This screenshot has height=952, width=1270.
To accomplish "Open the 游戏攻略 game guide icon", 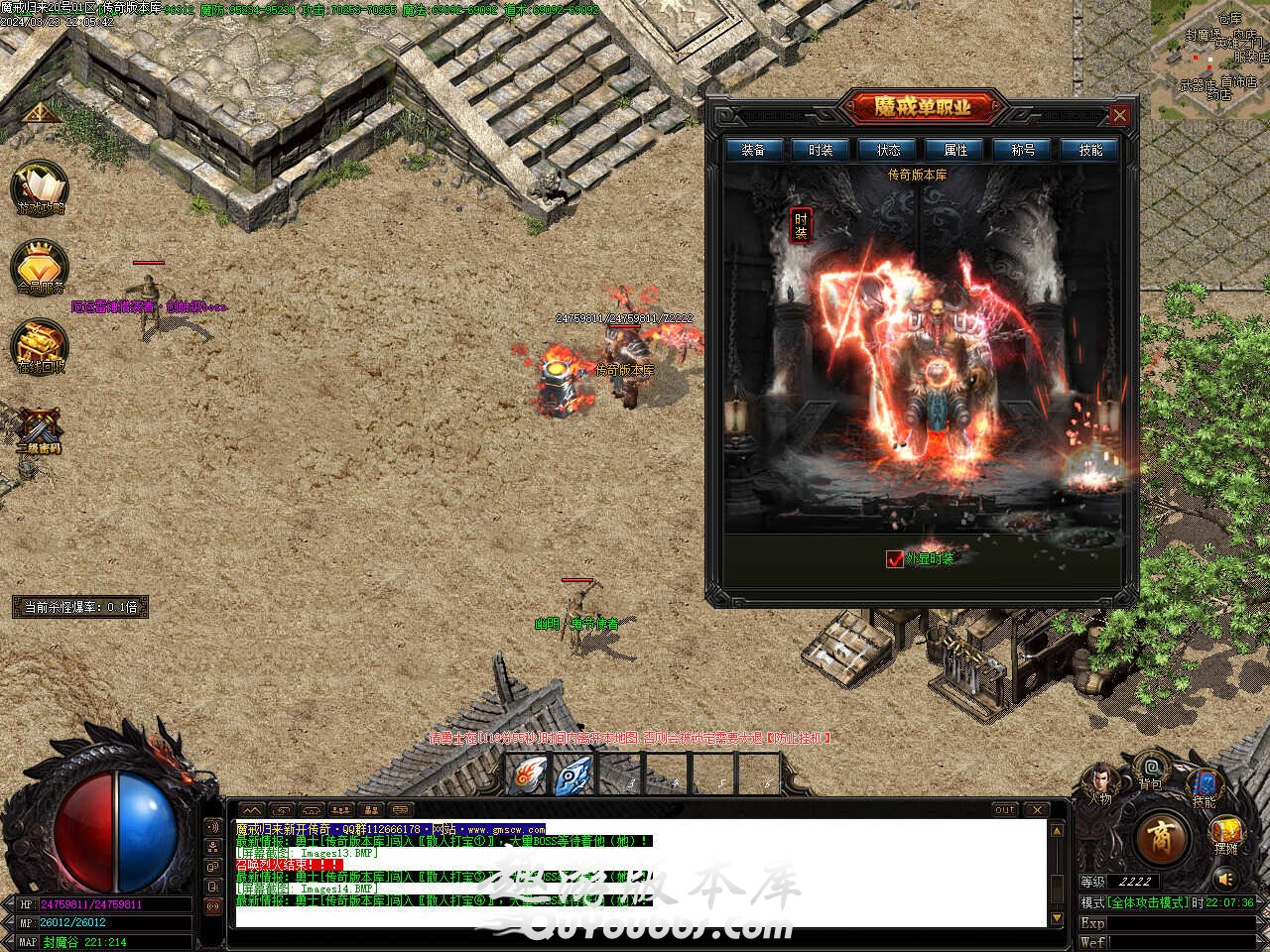I will 40,188.
